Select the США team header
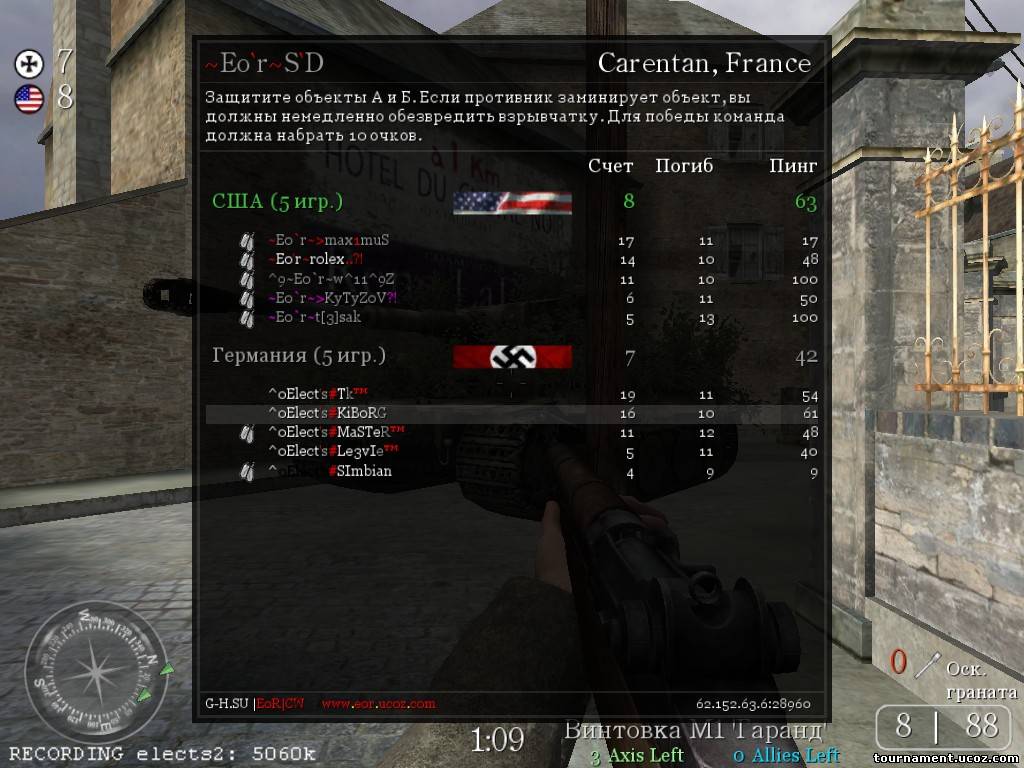Viewport: 1024px width, 768px height. pyautogui.click(x=277, y=202)
